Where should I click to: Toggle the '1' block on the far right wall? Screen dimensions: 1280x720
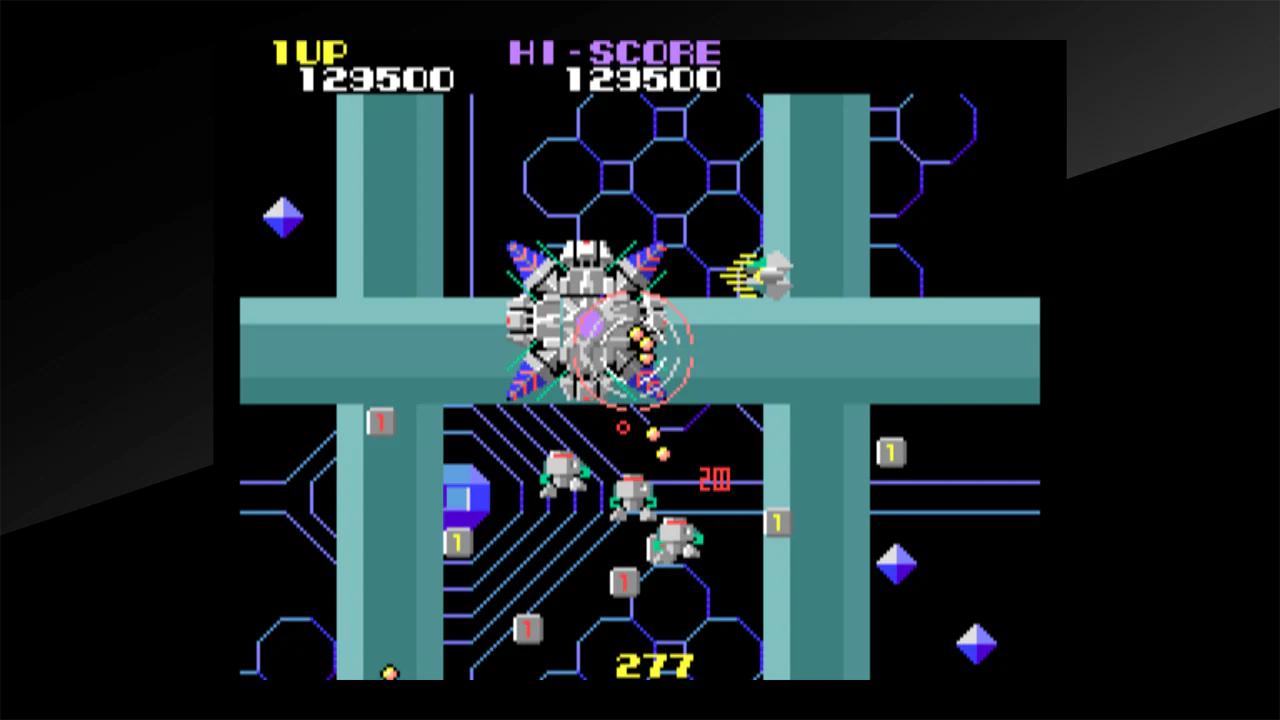[890, 452]
